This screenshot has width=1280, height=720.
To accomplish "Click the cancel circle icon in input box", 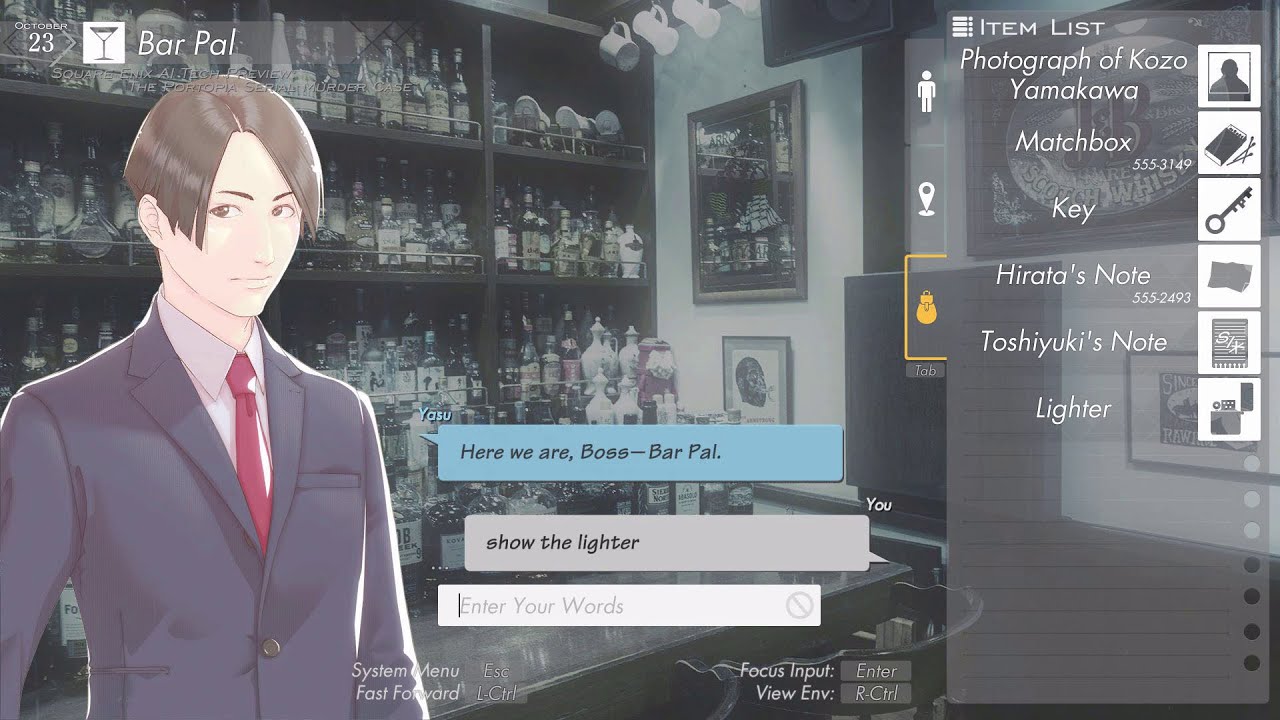I will point(798,605).
